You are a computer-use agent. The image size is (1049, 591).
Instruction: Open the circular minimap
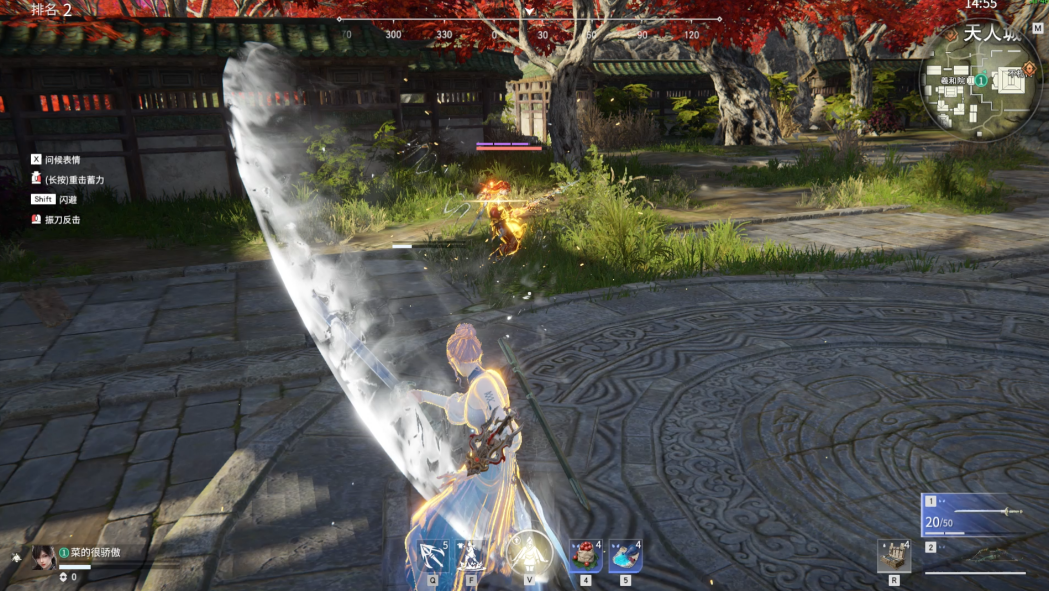coord(979,91)
